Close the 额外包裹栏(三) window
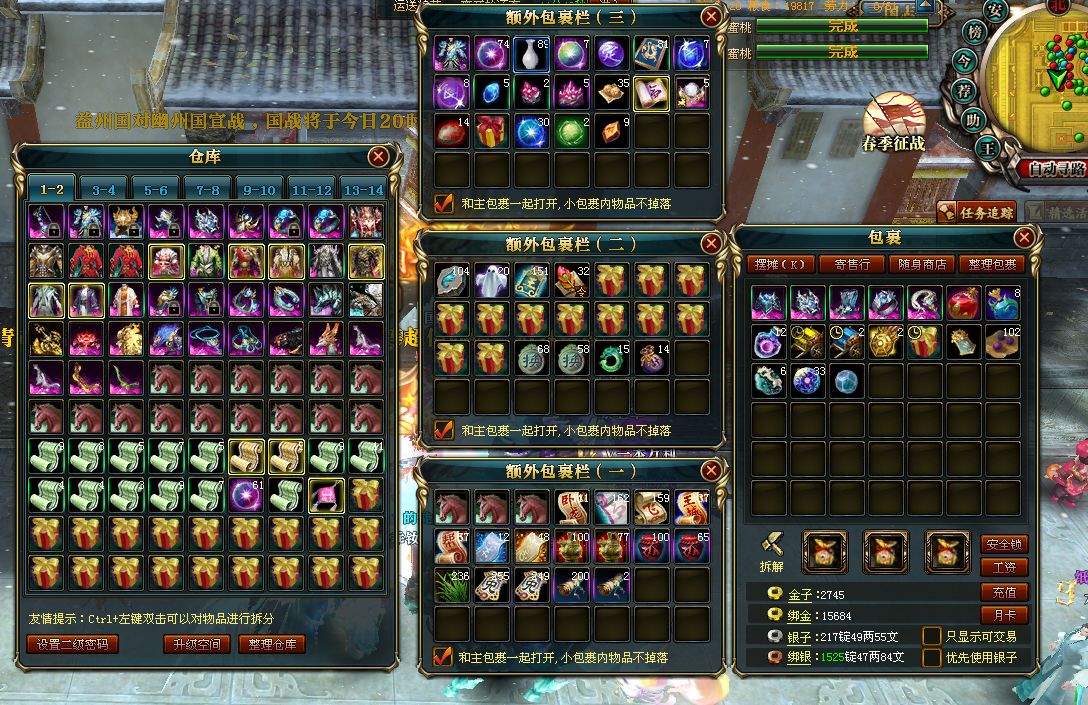 (x=711, y=17)
